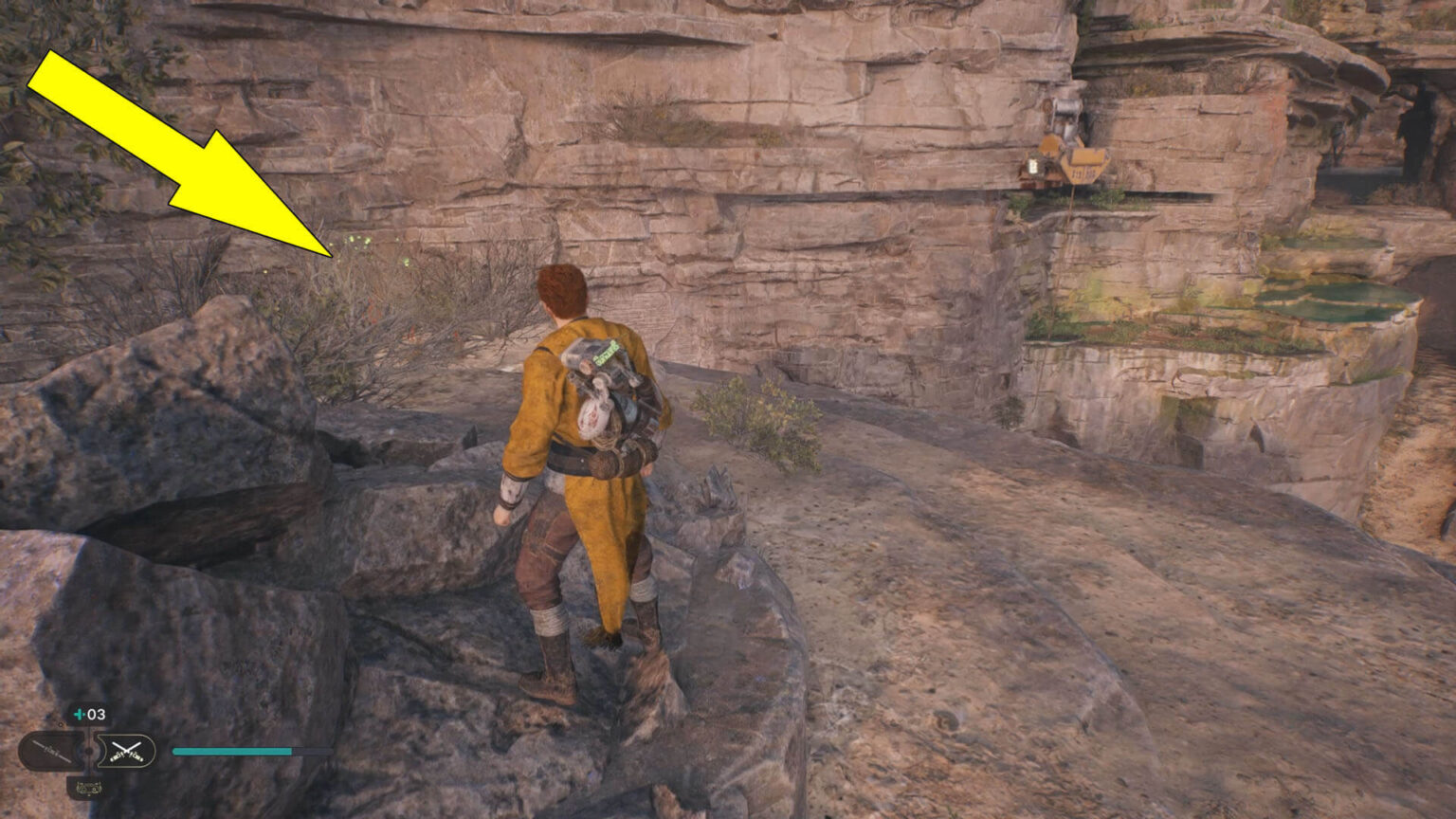Switch to the crossed dual-saber stance
This screenshot has height=819, width=1456.
click(126, 752)
